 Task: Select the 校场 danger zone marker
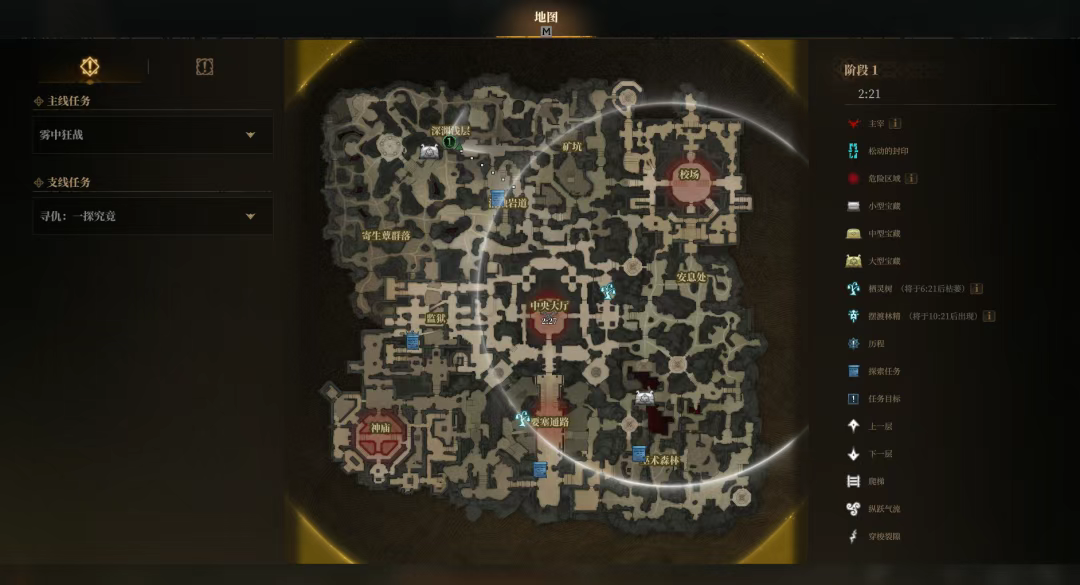689,175
